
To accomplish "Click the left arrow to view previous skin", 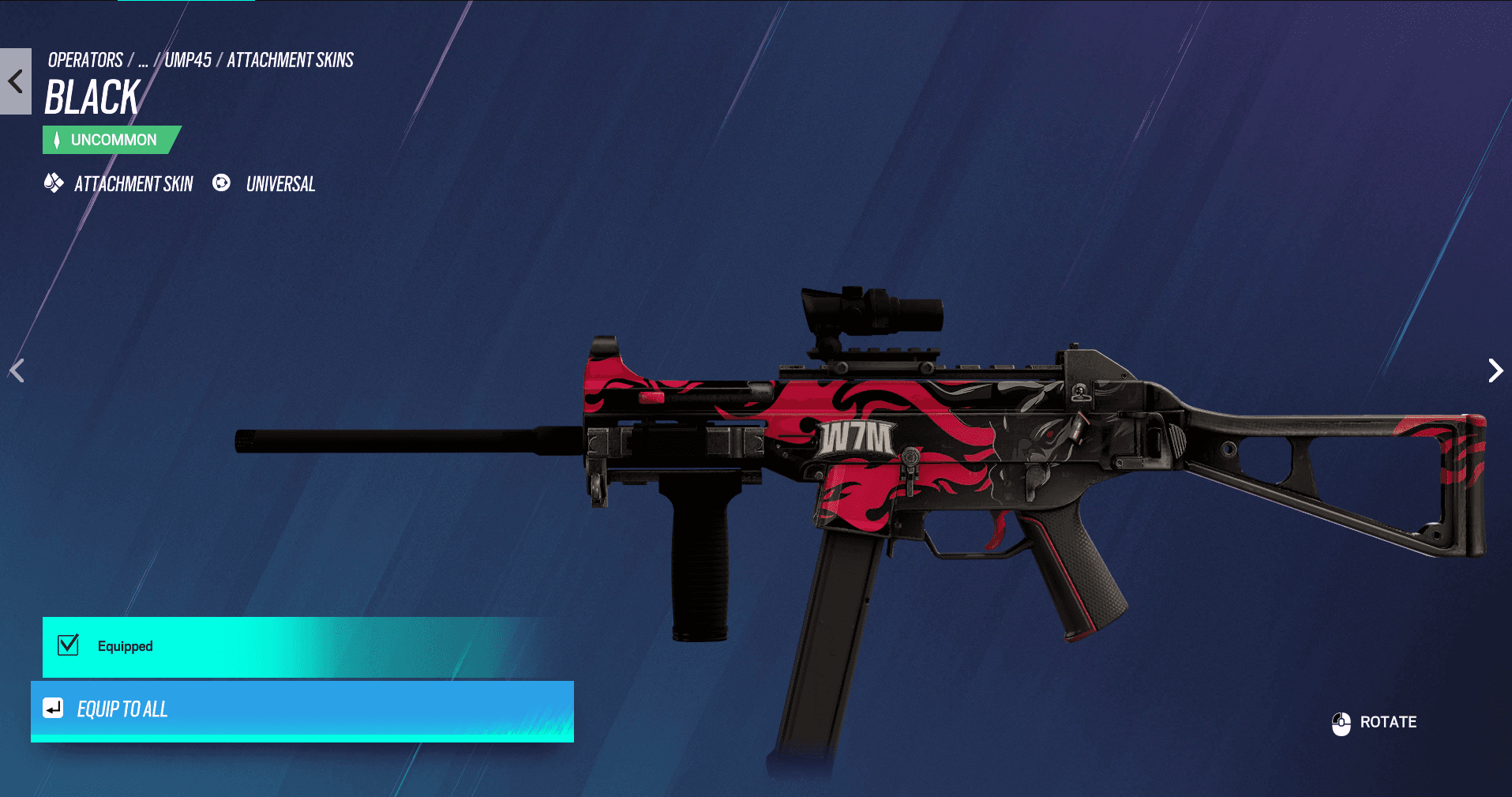I will coord(17,370).
